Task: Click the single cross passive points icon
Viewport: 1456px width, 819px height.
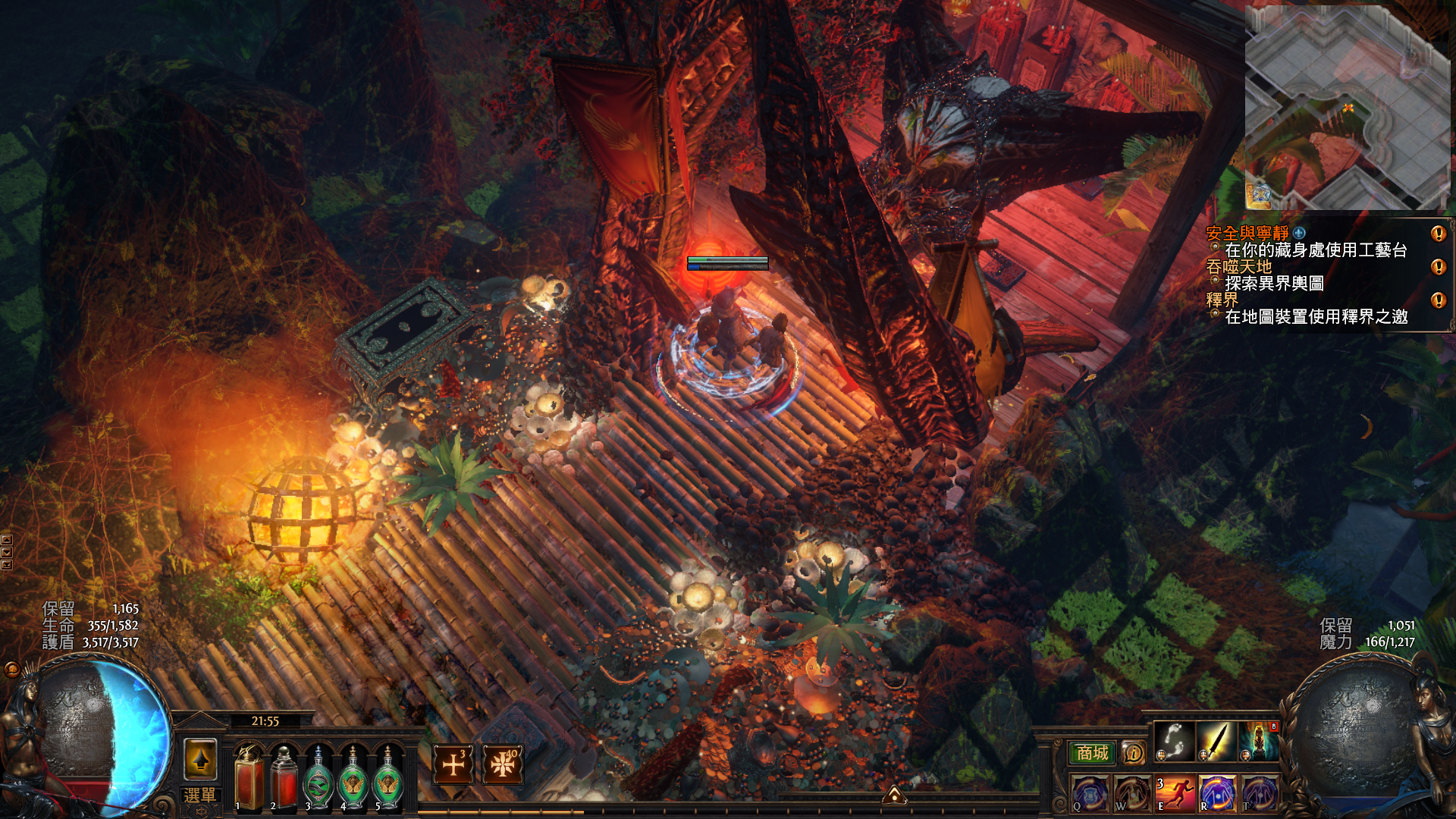Action: pos(453,764)
